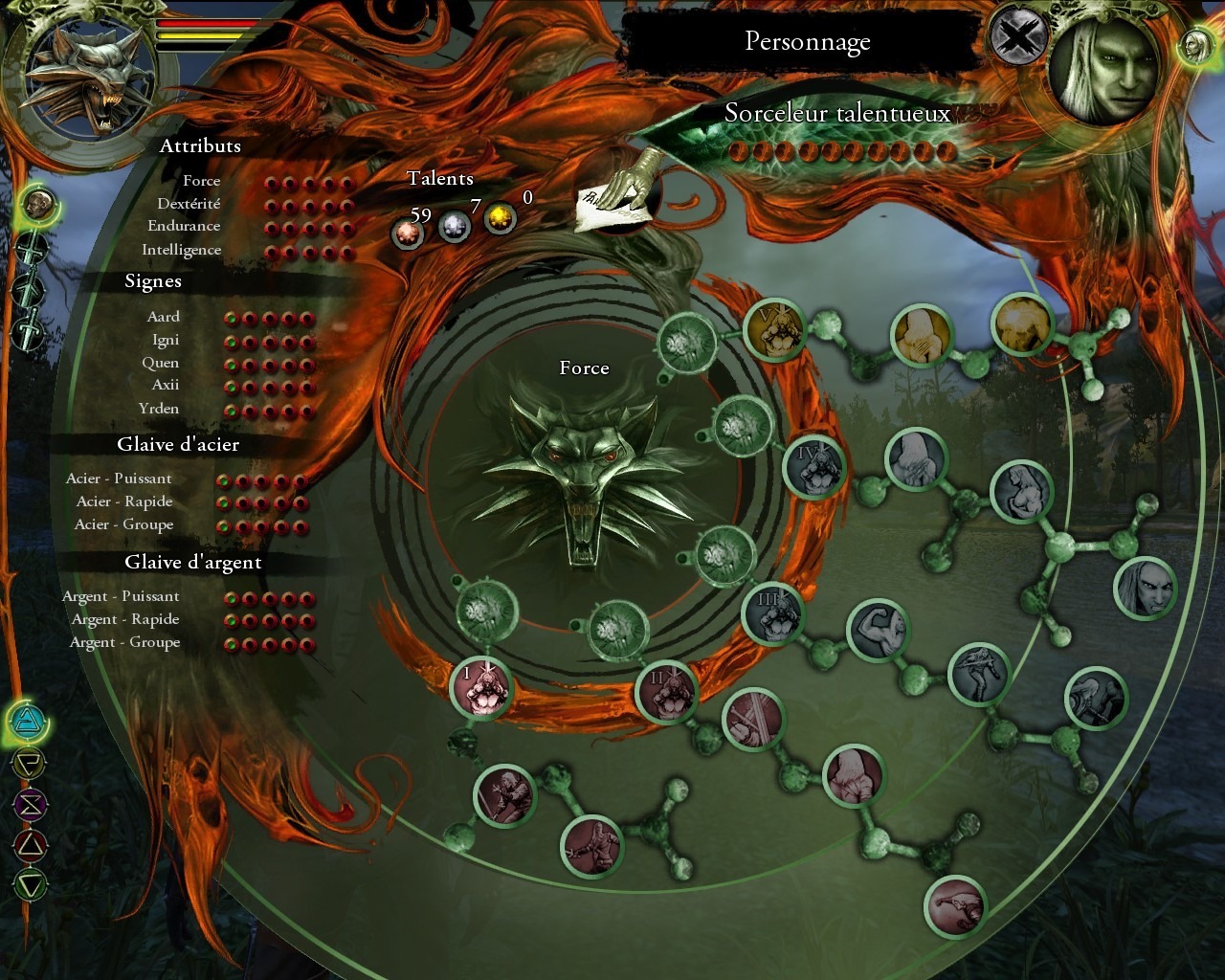This screenshot has width=1225, height=980.
Task: Select the golden level V talent node
Action: coord(774,330)
